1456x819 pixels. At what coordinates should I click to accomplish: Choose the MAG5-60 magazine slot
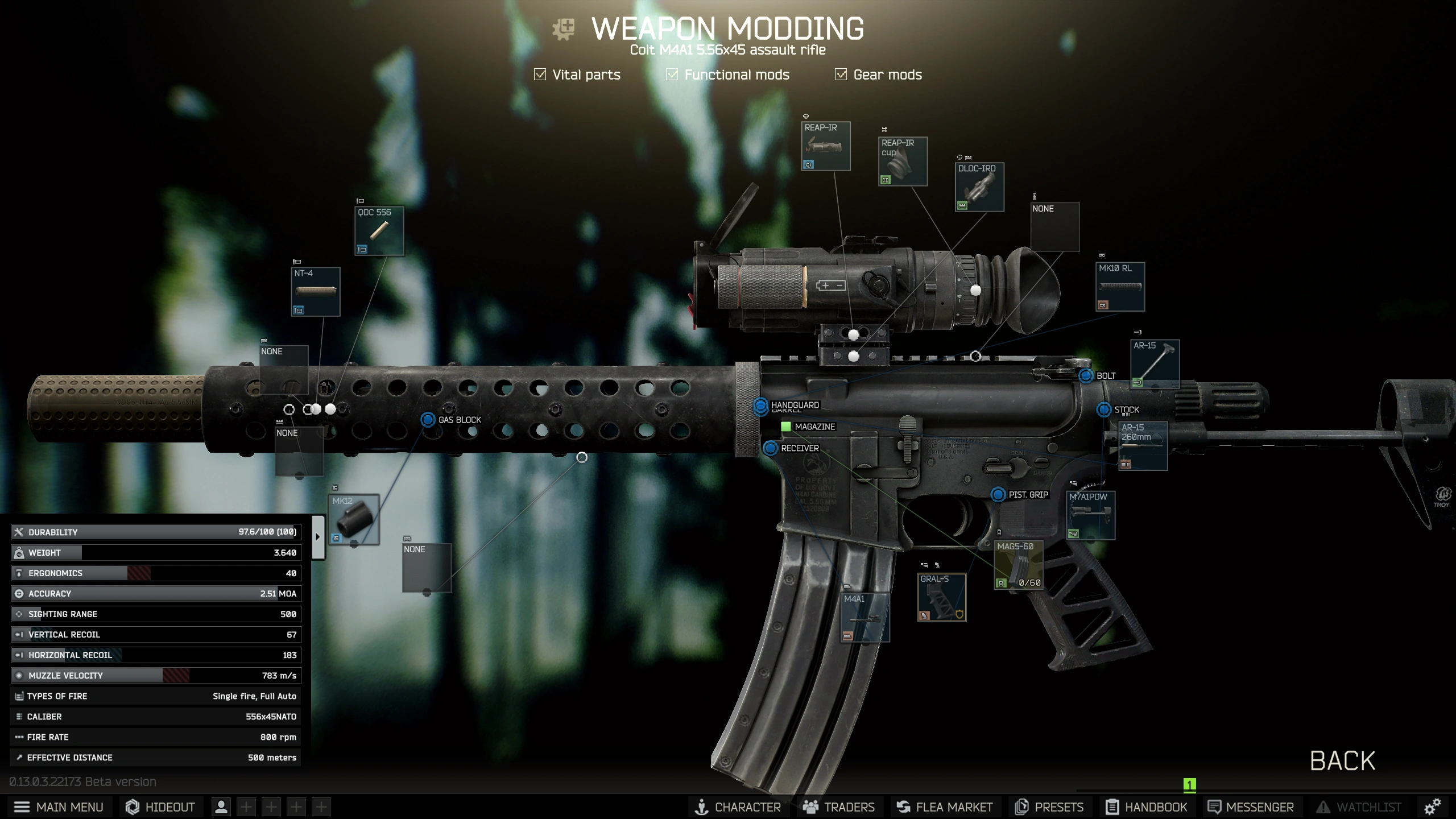pos(1018,565)
